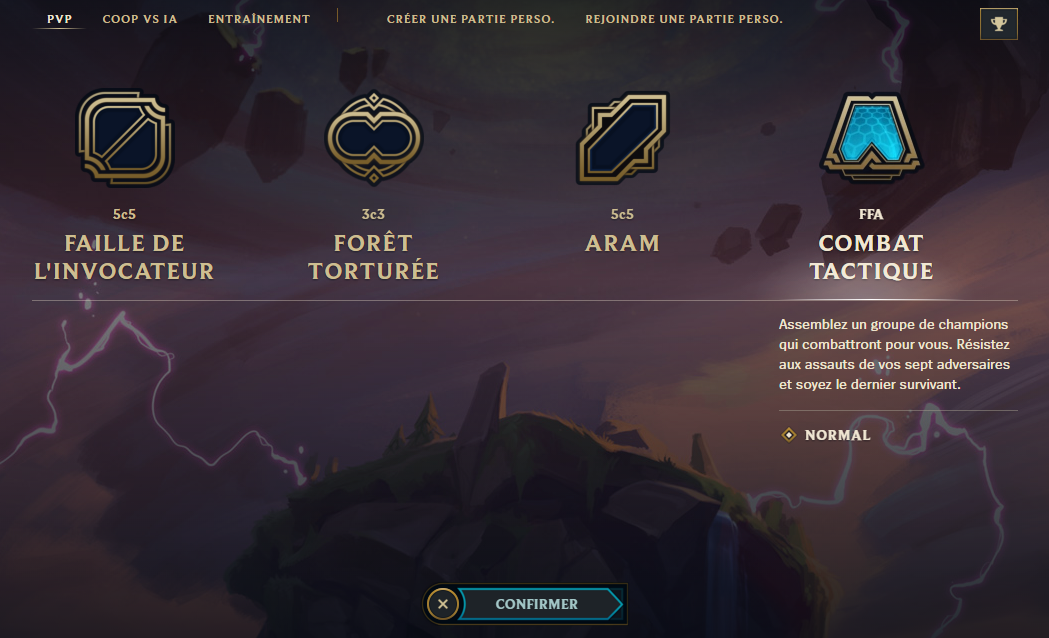Open the Coop vs IA tab
The image size is (1049, 638).
coord(140,19)
